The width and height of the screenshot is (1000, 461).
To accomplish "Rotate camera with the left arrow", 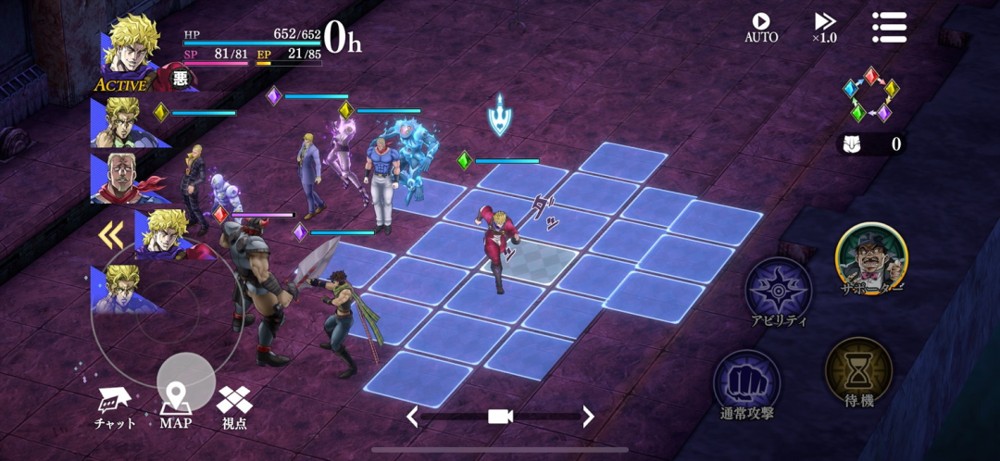I will click(412, 416).
